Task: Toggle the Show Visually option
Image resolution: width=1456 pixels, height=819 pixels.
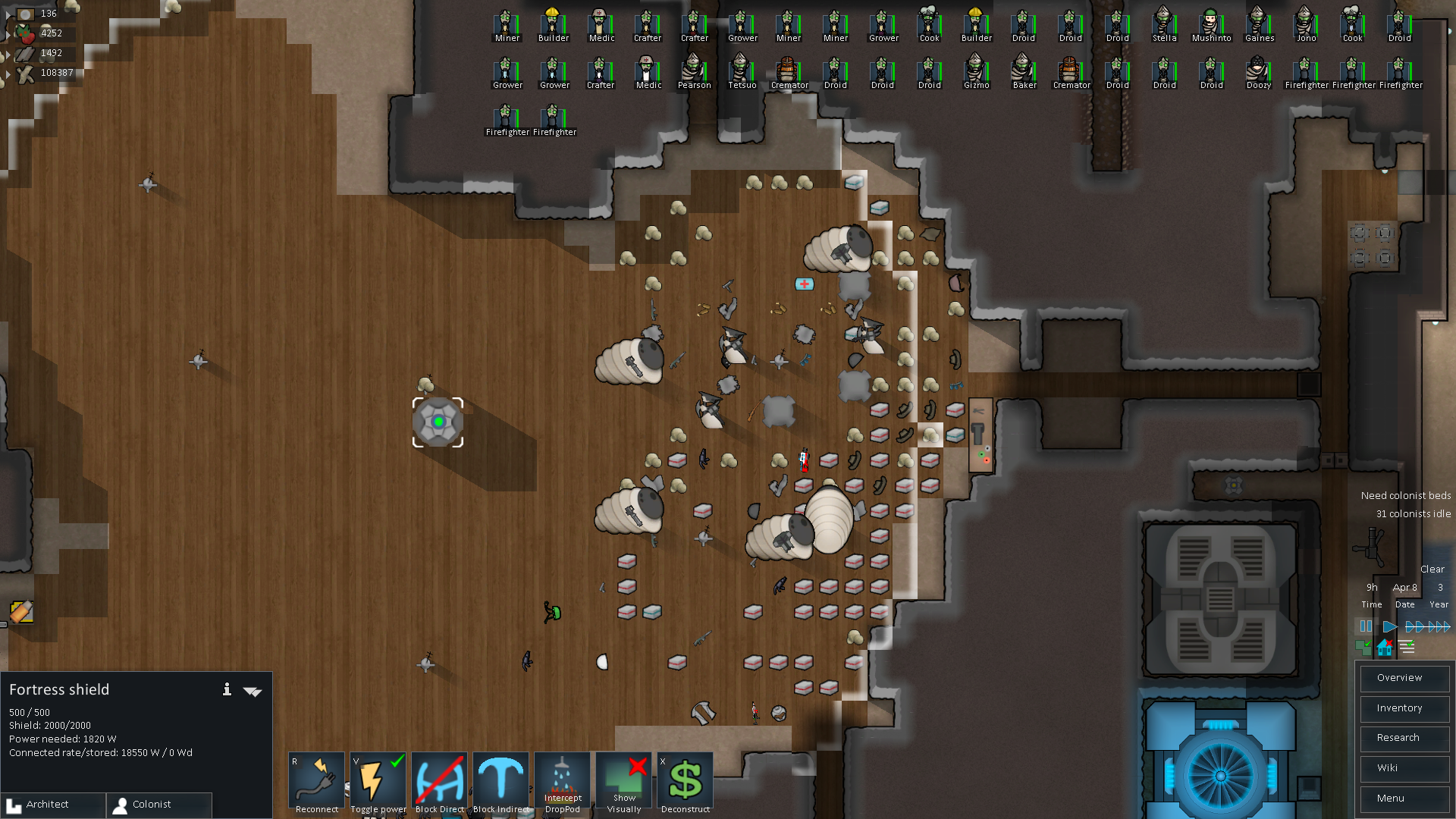Action: 624,783
